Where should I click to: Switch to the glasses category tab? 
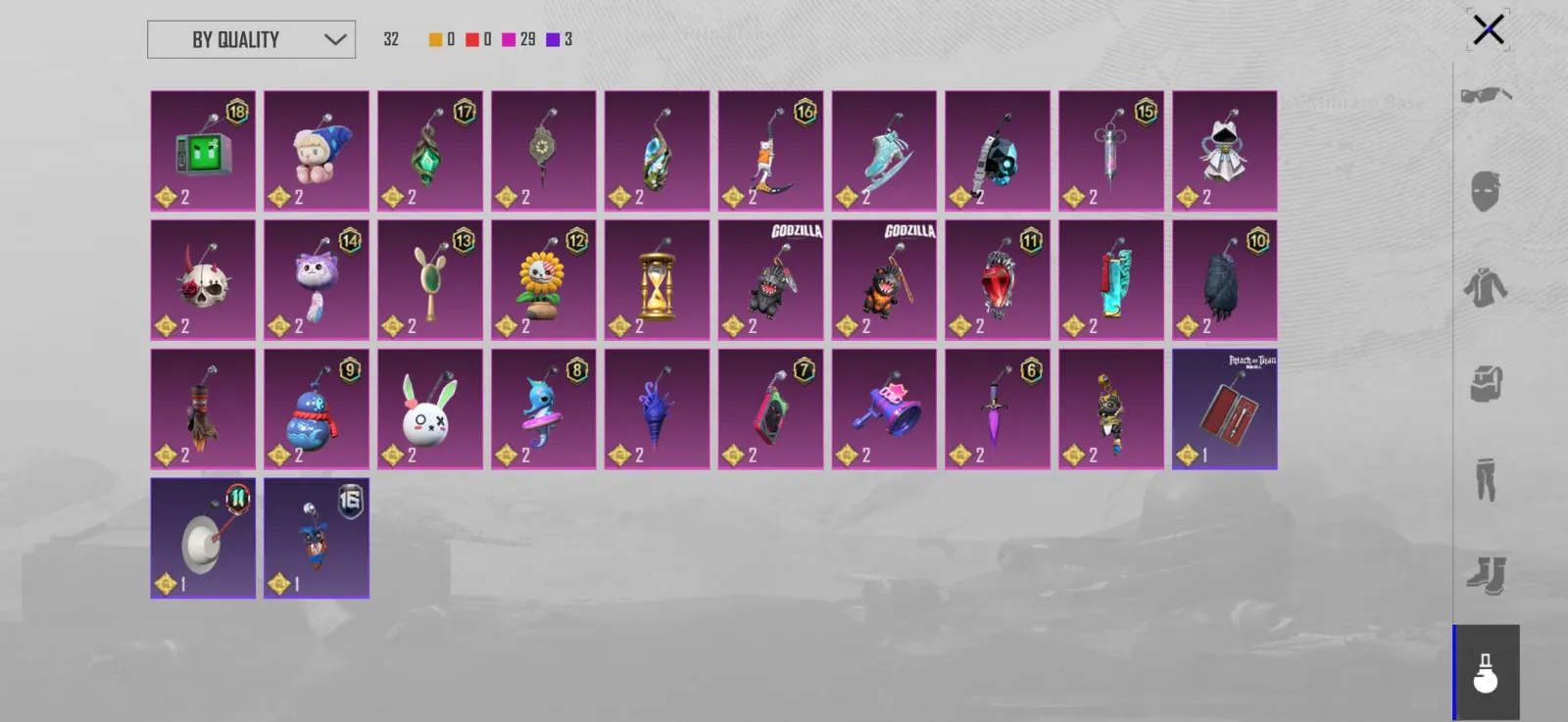(1486, 95)
